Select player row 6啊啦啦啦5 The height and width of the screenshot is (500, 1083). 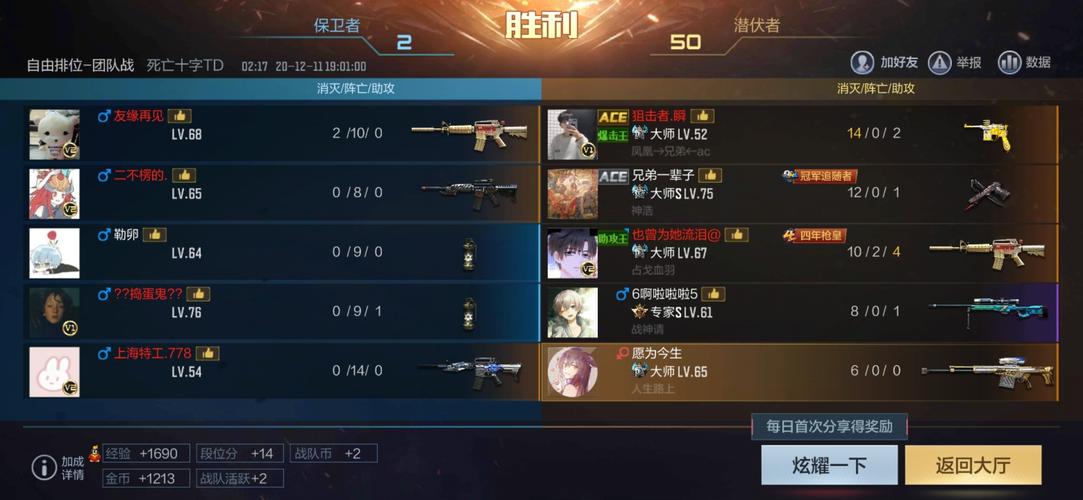[800, 312]
